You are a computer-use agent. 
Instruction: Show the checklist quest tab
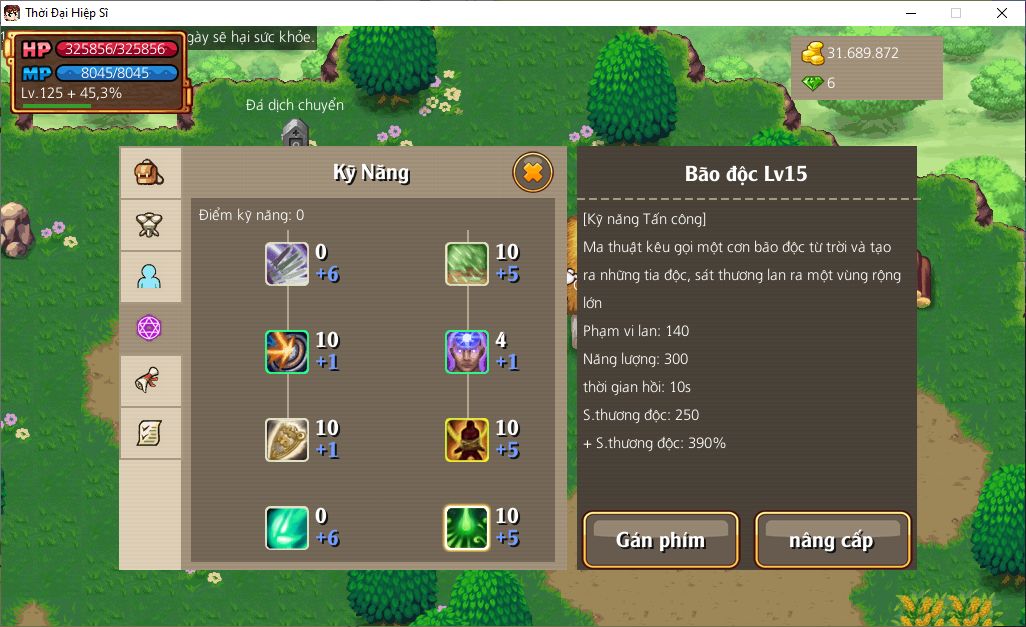point(150,433)
